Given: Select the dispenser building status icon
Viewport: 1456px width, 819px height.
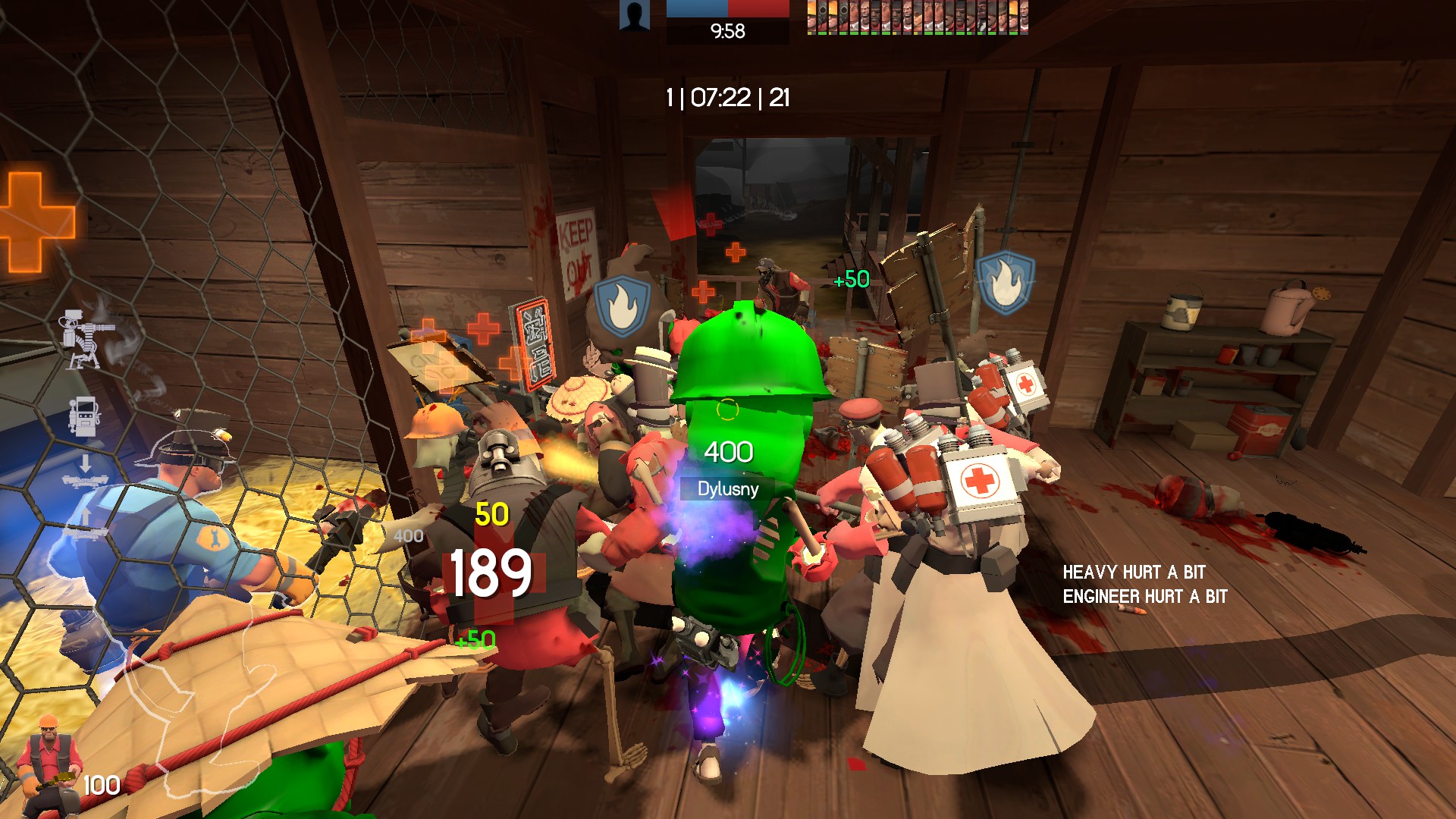Looking at the screenshot, I should (83, 416).
